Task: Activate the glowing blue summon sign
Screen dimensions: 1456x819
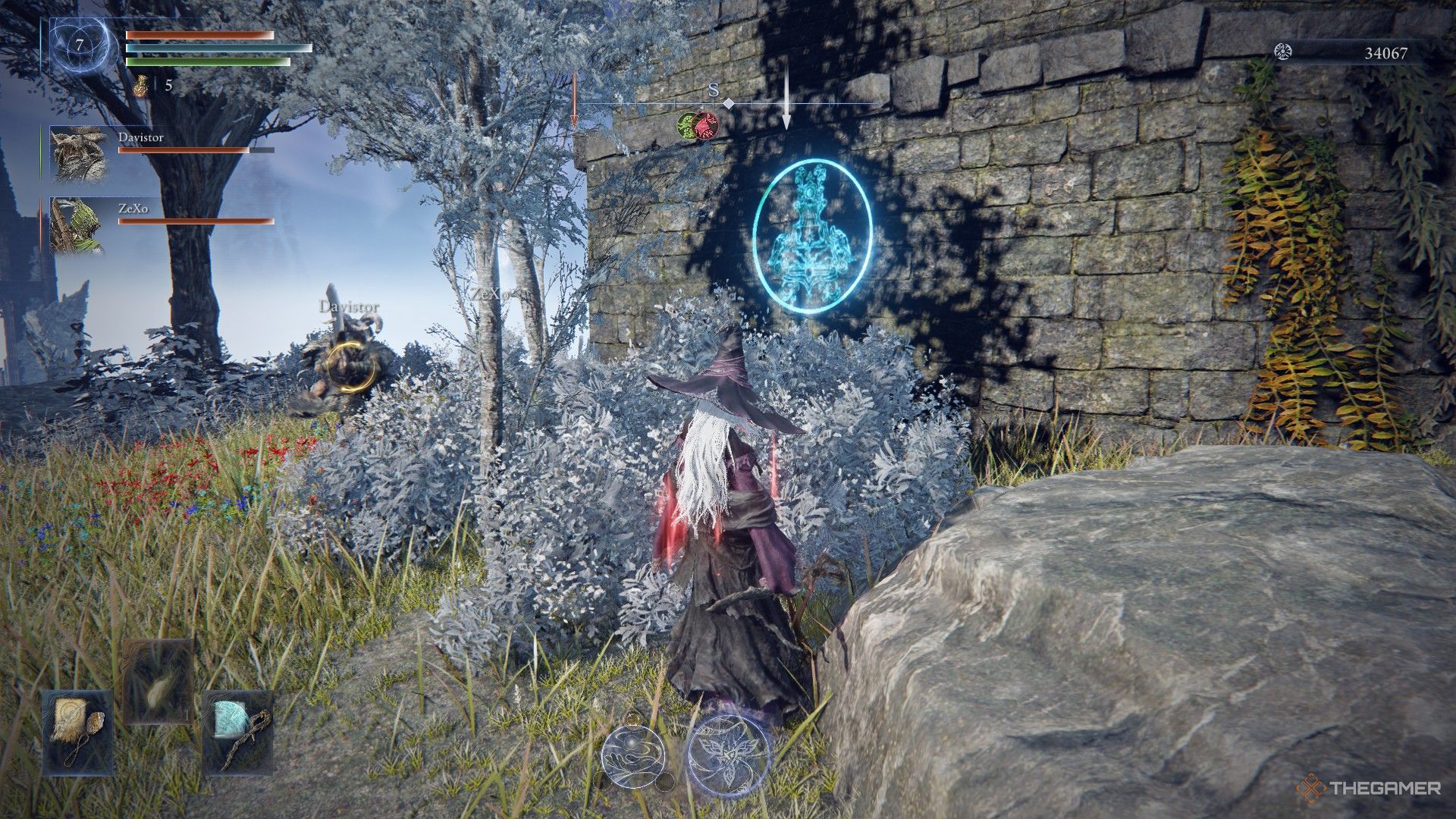Action: [814, 231]
